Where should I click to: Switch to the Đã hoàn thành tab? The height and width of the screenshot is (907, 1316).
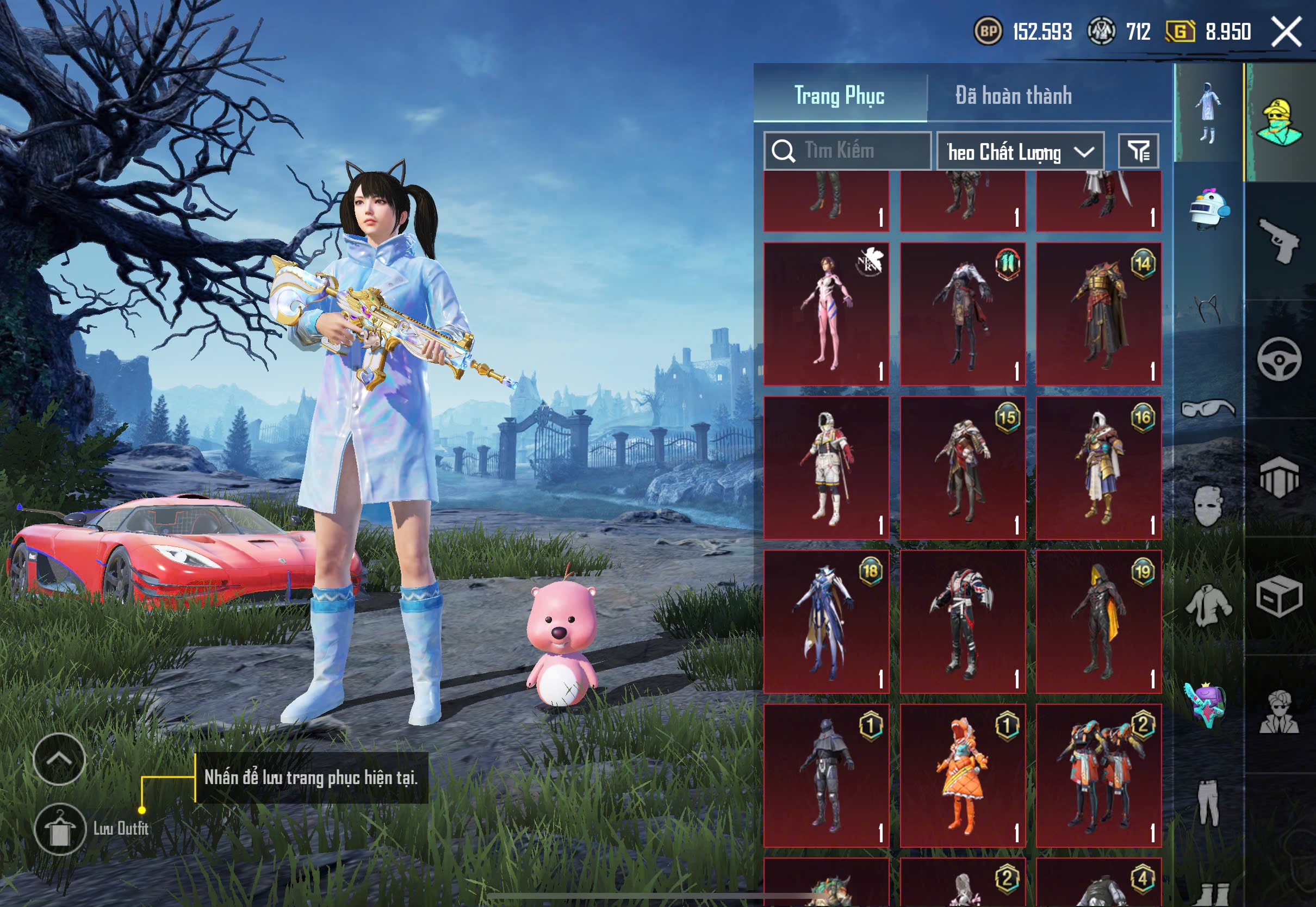click(x=1013, y=96)
